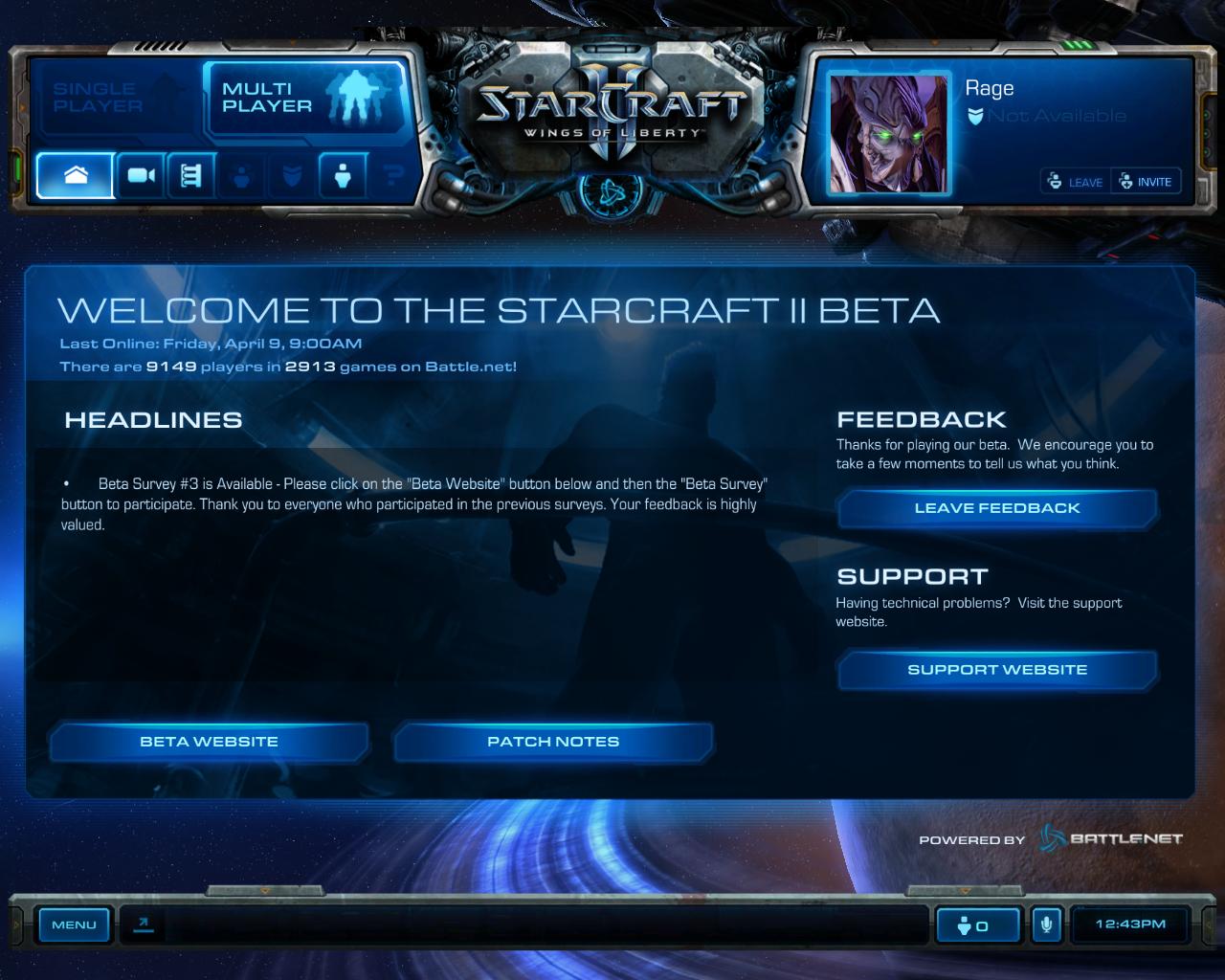
Task: Open the friends list counter button
Action: coord(972,925)
